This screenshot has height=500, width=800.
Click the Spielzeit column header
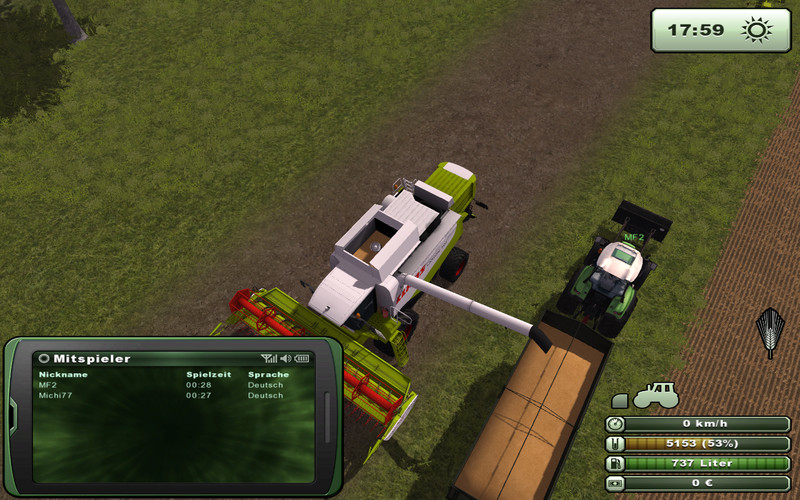coord(203,374)
